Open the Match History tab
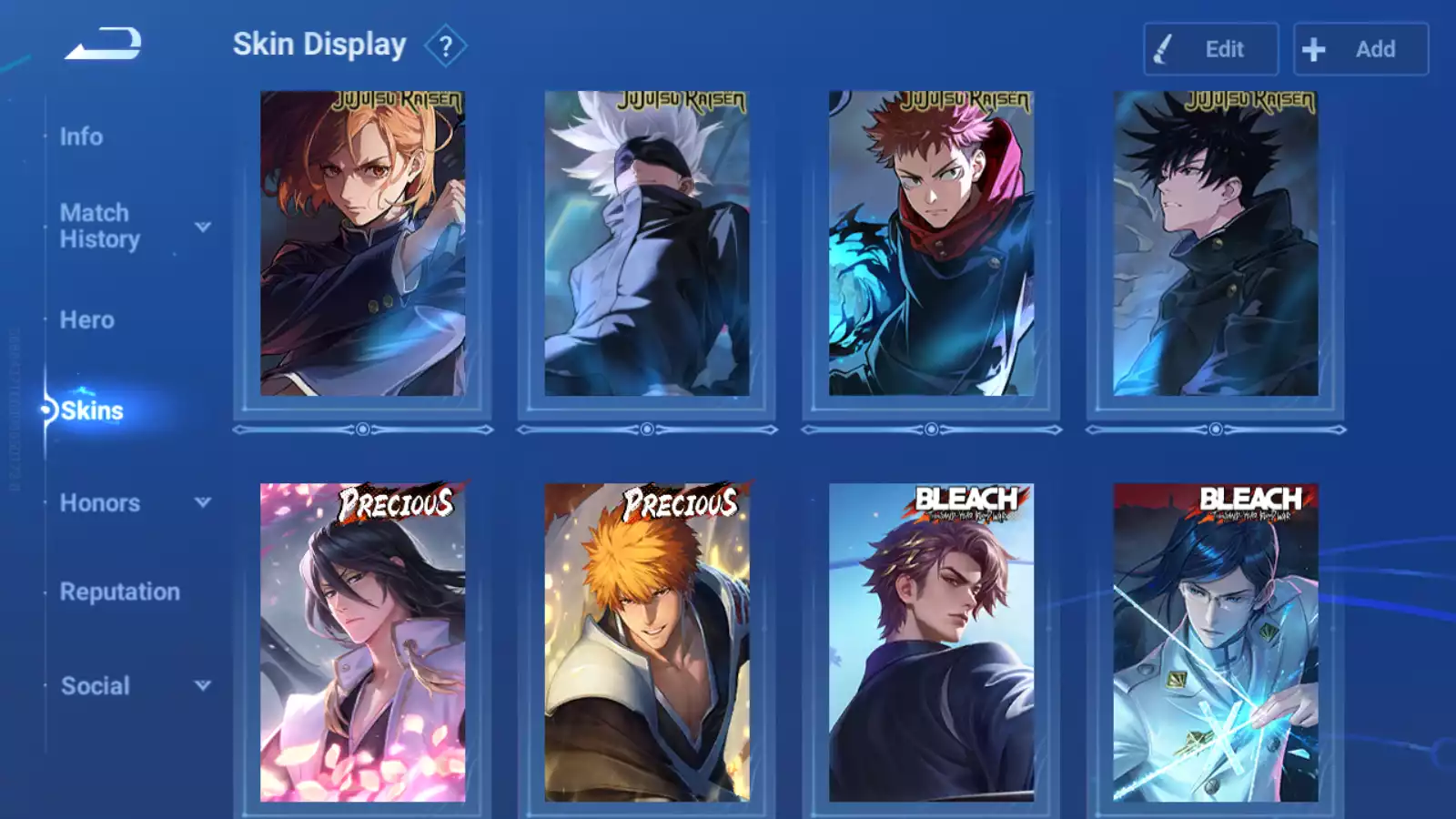 coord(99,226)
